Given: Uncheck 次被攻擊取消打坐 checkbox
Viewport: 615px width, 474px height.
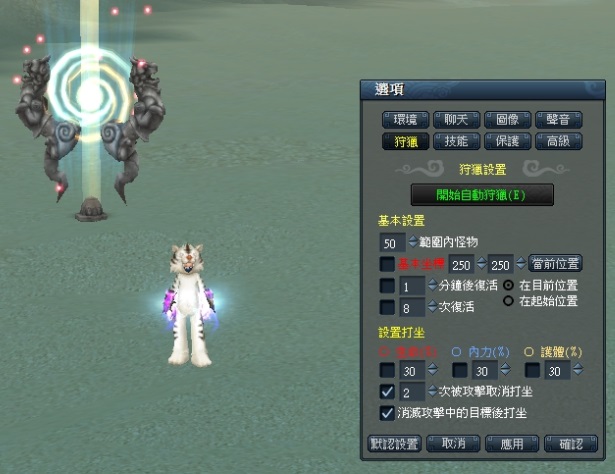Looking at the screenshot, I should [386, 392].
